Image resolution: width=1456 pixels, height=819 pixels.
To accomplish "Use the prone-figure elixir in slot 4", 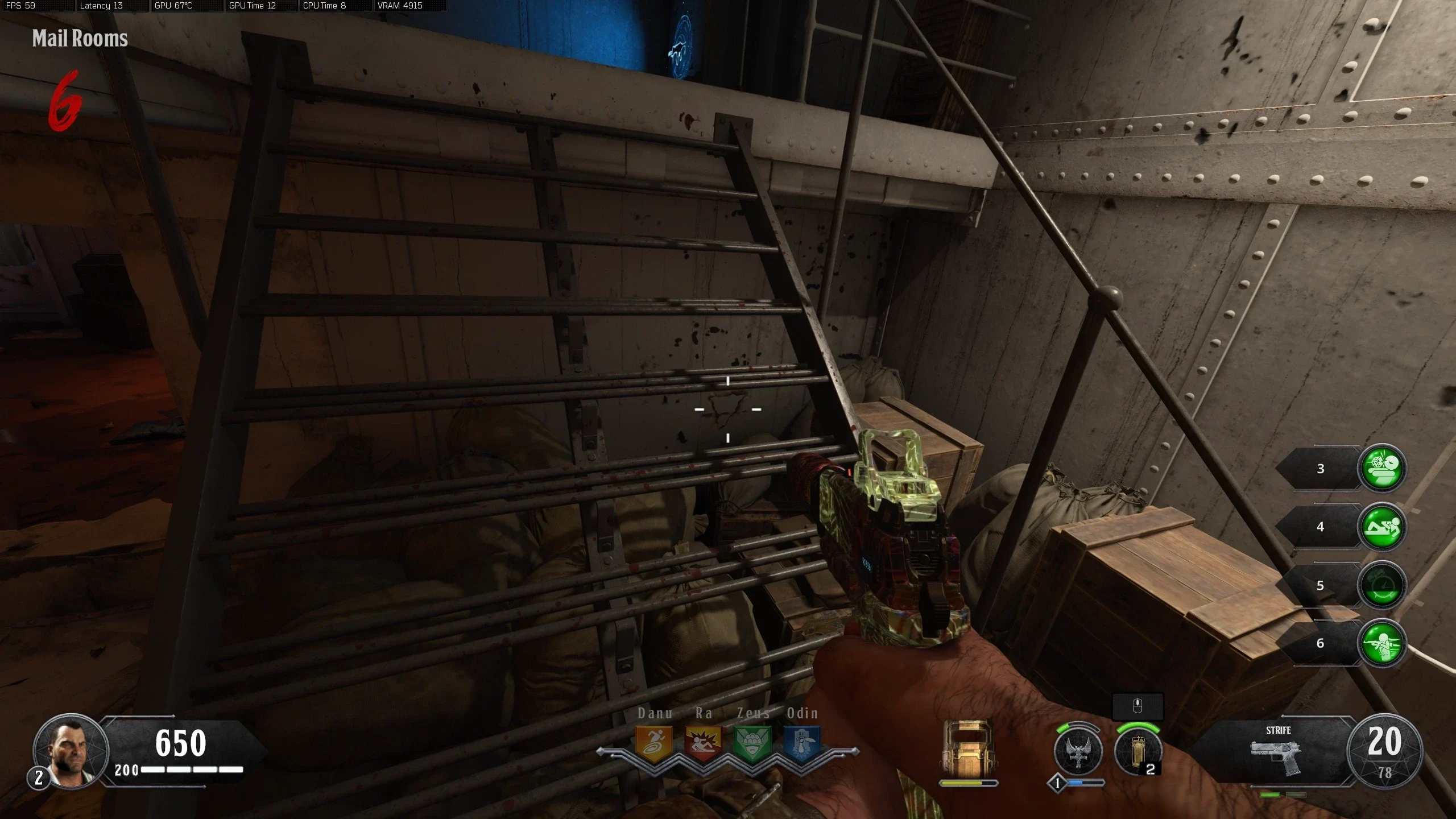I will point(1381,527).
